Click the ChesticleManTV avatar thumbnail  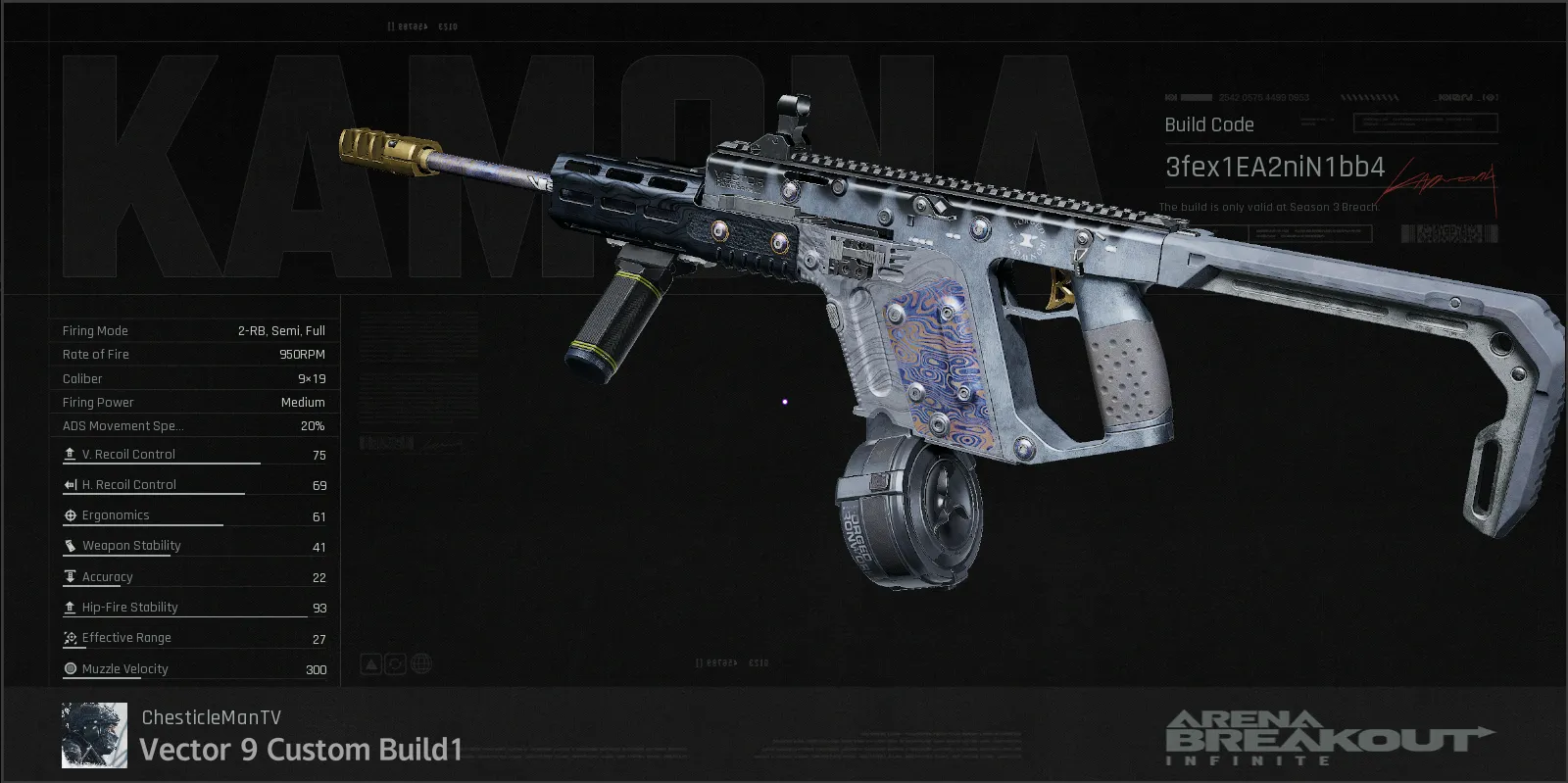pos(94,734)
